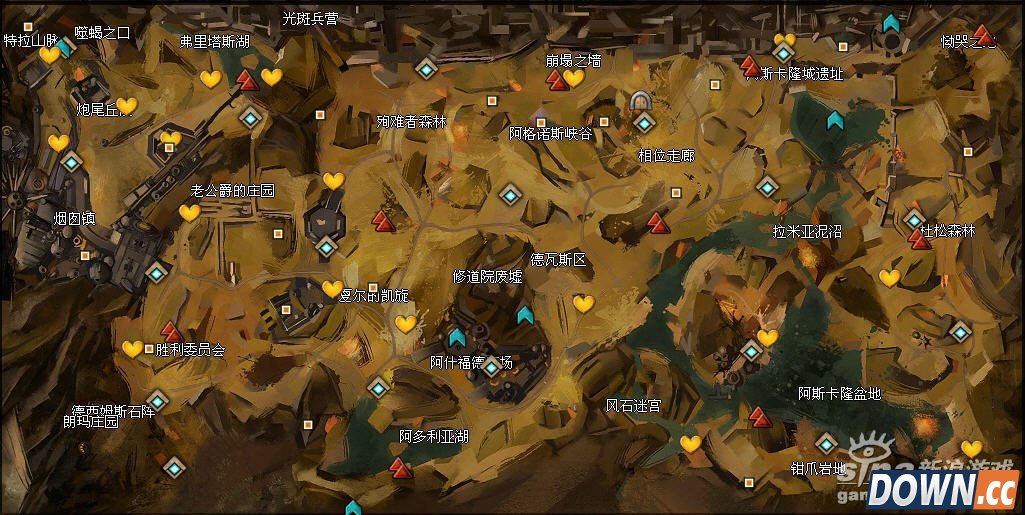
Task: Click the red skill challenge below 阿斯卡隆盆地
Action: point(760,415)
